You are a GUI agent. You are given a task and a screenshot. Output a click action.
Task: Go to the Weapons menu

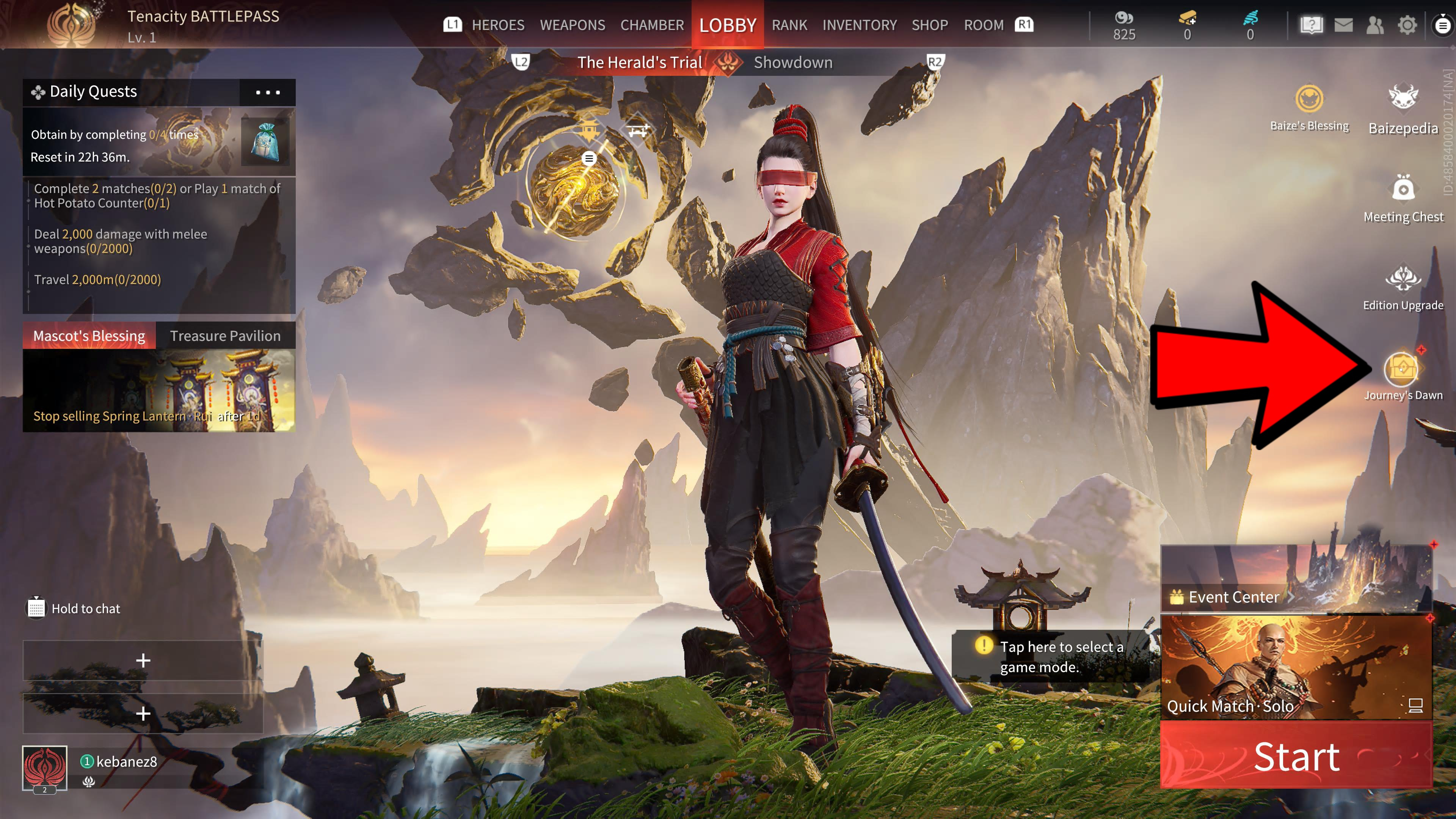[x=572, y=25]
